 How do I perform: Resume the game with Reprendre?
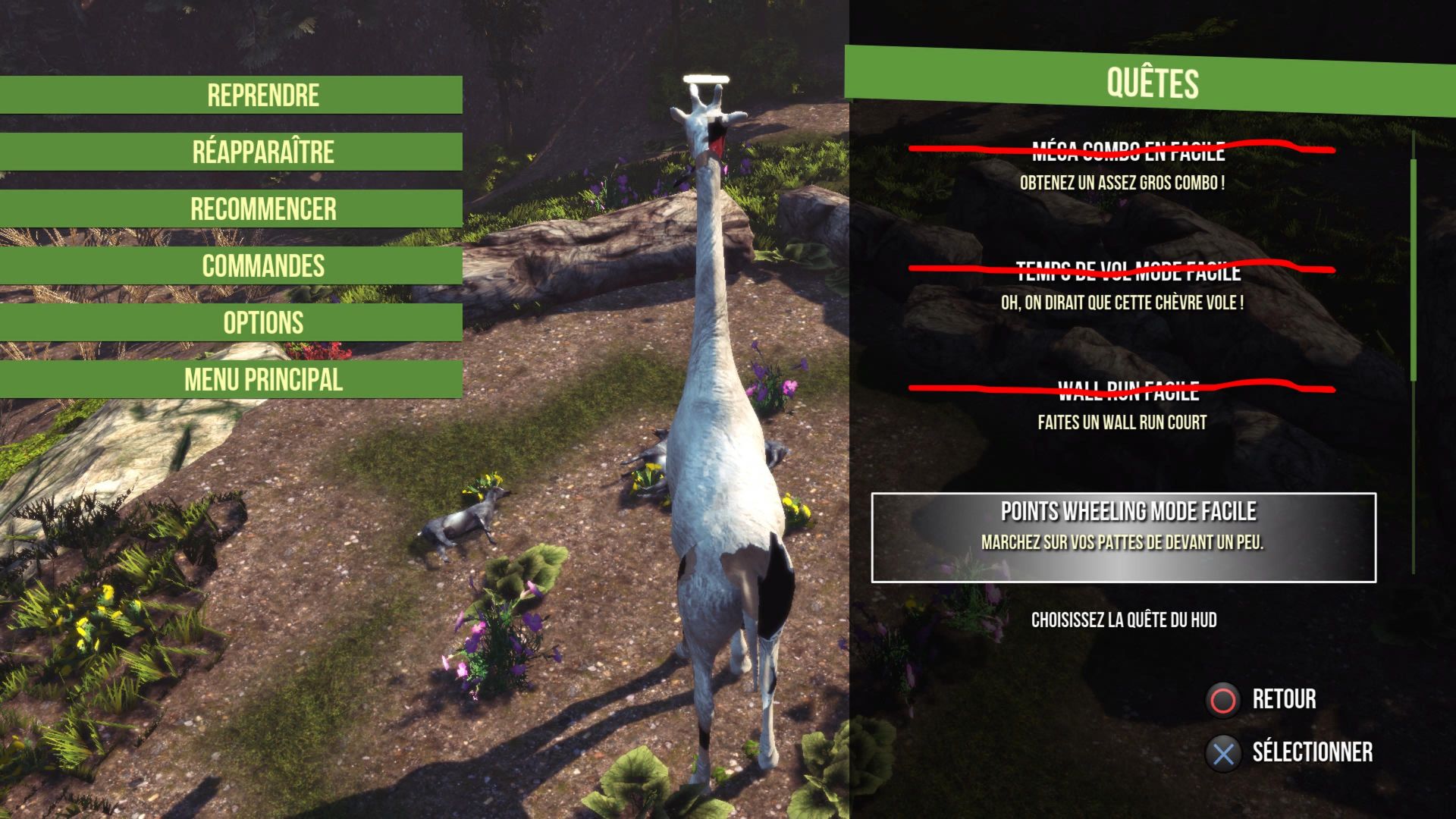(x=262, y=95)
